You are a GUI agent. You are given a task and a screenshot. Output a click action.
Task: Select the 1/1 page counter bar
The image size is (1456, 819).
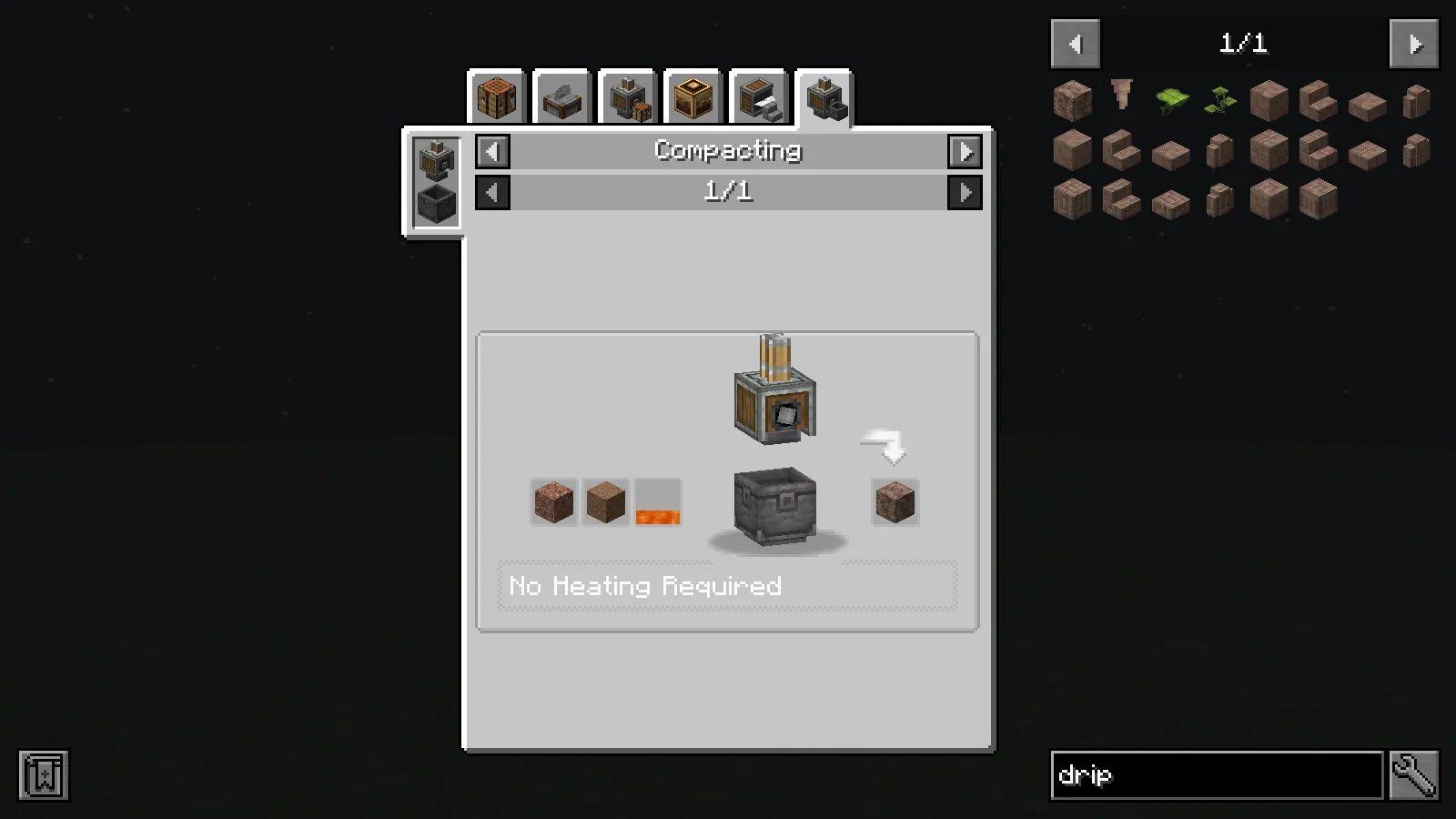[728, 192]
